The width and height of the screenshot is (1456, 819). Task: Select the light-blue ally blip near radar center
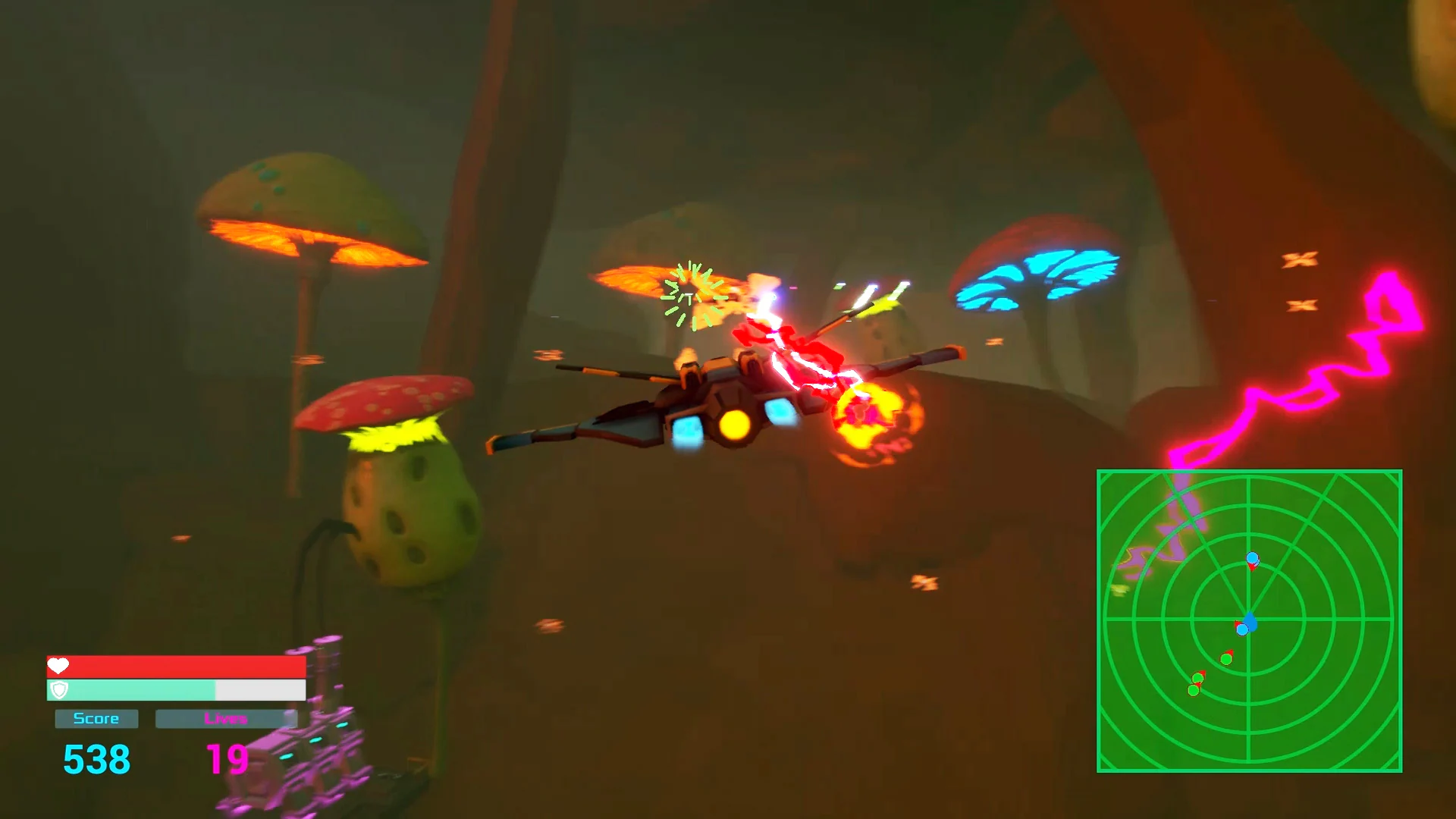pos(1242,629)
